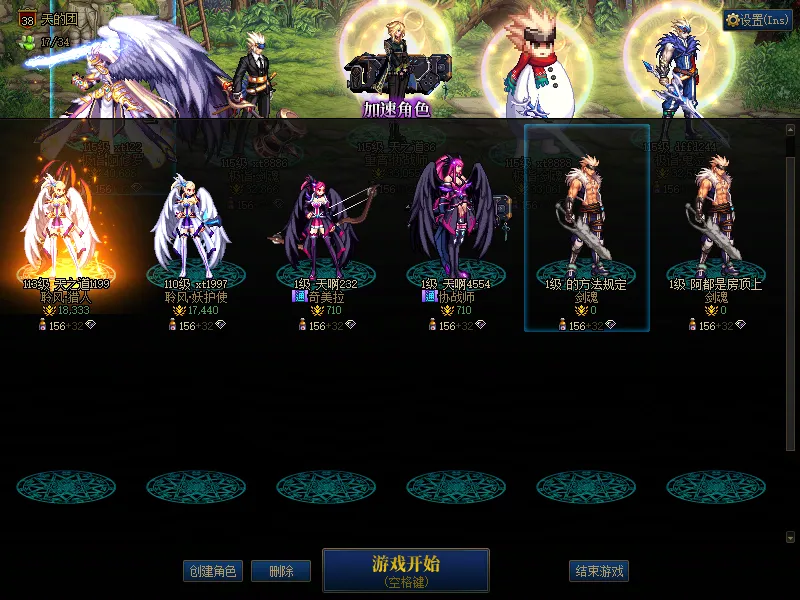
Task: Pick the 阿都是房顶上 剑魂 character
Action: (x=716, y=230)
